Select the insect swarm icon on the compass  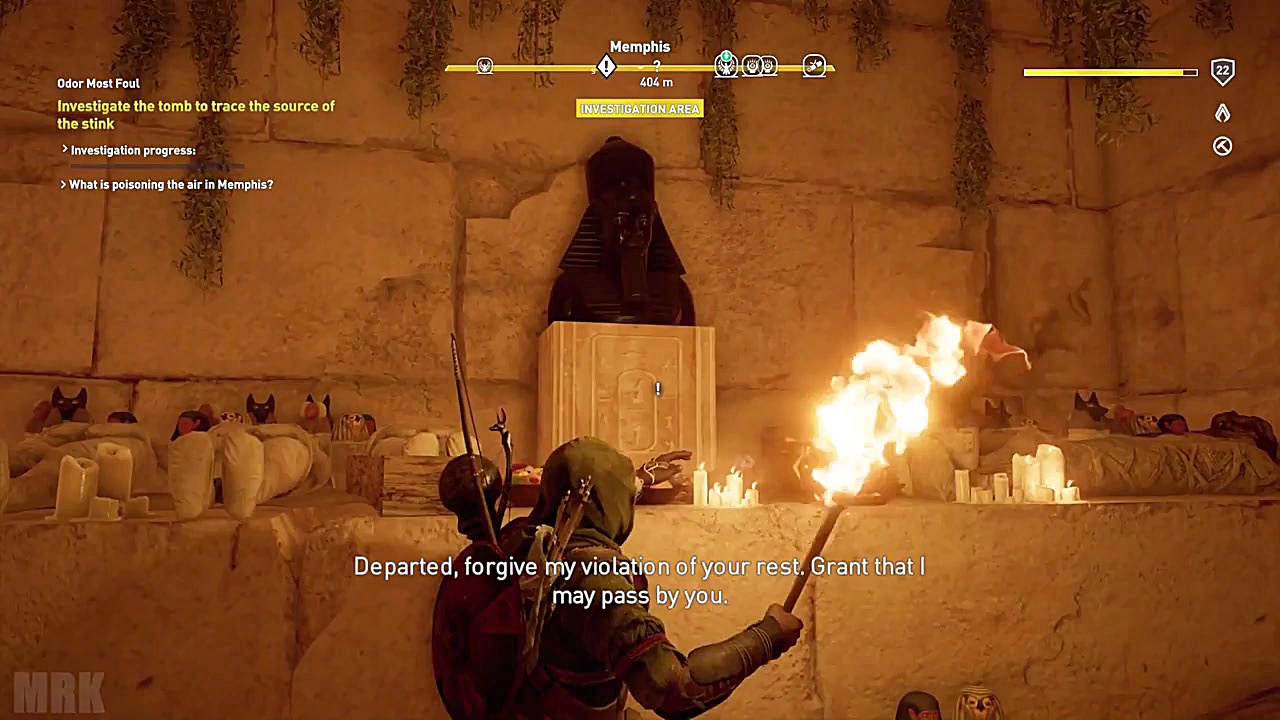point(813,66)
